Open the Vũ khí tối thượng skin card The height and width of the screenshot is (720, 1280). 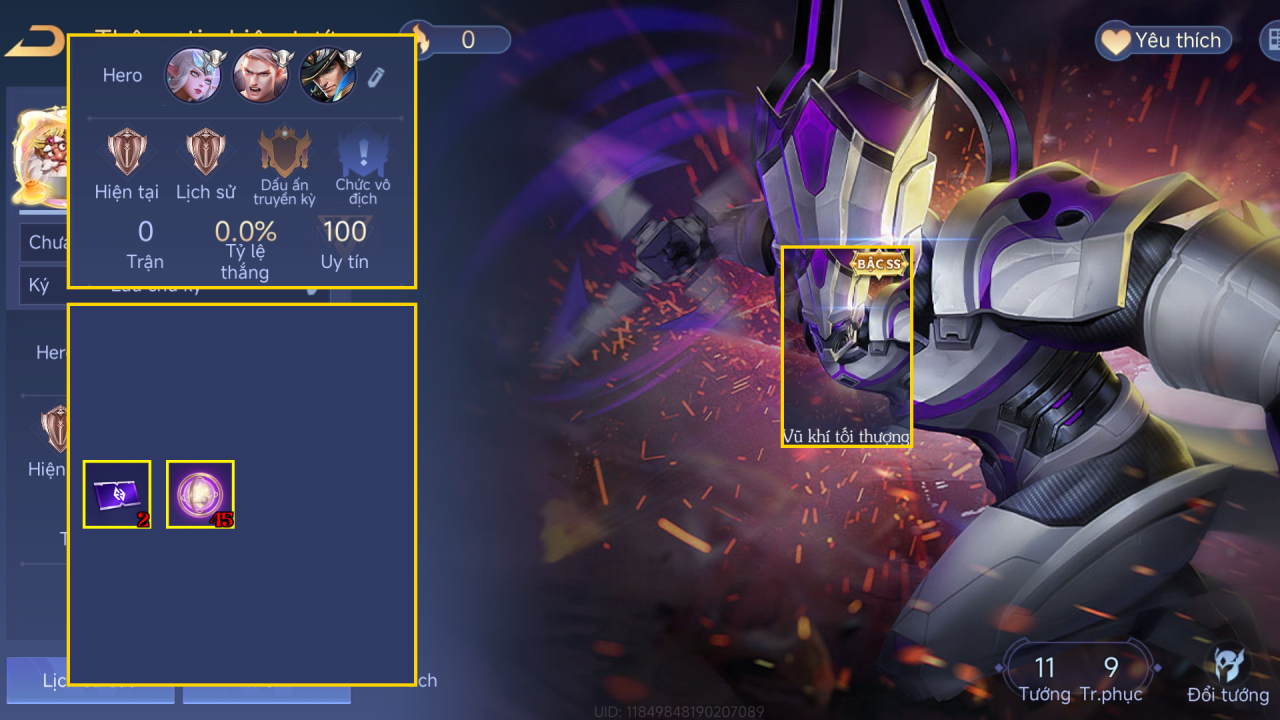(846, 346)
